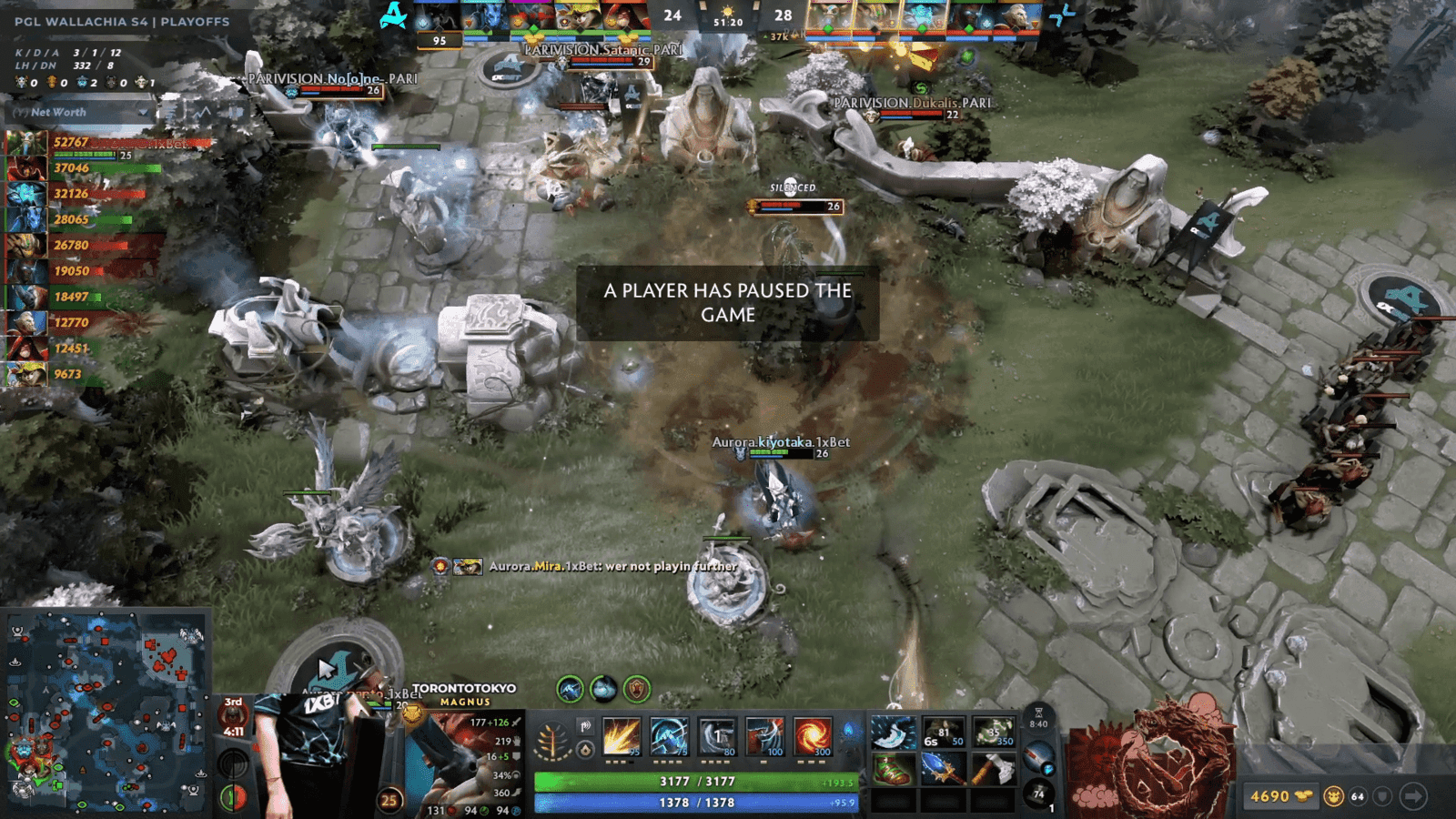This screenshot has height=819, width=1456.
Task: Click the line graph icon beside Net Worth
Action: (203, 112)
